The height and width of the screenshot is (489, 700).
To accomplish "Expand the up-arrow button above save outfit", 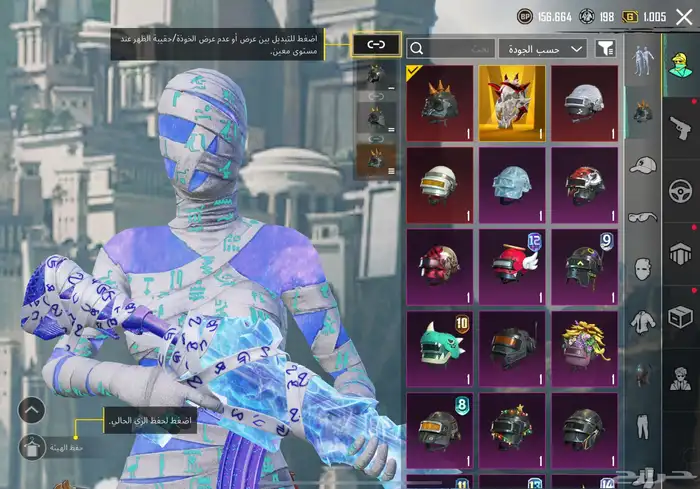I will coord(32,408).
